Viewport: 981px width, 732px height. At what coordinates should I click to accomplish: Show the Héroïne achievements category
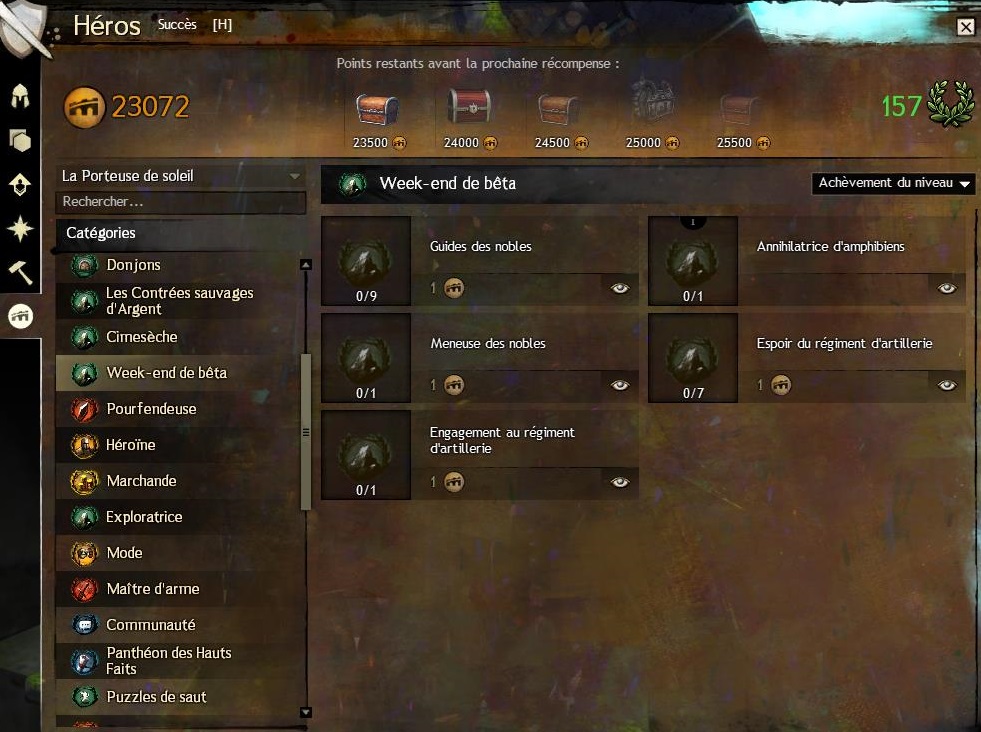[131, 445]
